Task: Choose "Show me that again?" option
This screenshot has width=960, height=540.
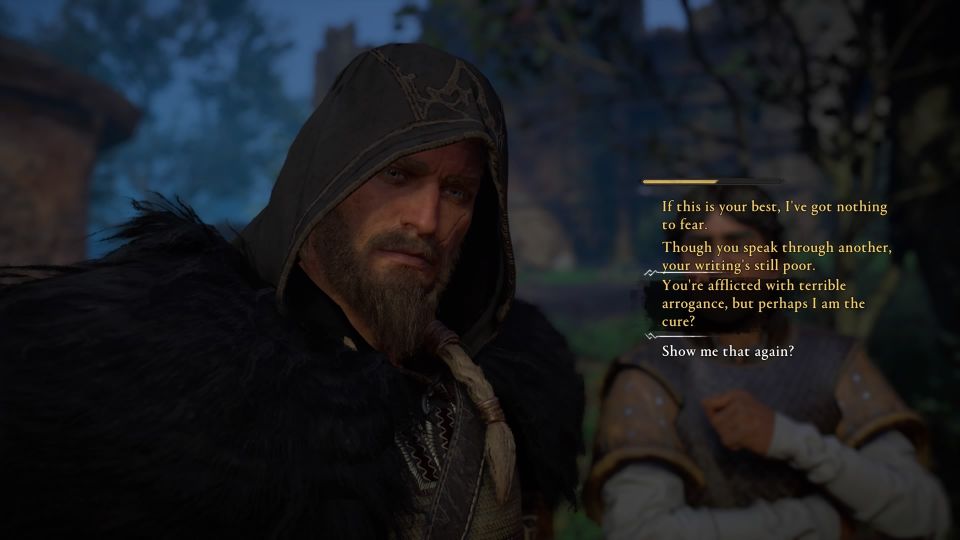Action: (728, 351)
